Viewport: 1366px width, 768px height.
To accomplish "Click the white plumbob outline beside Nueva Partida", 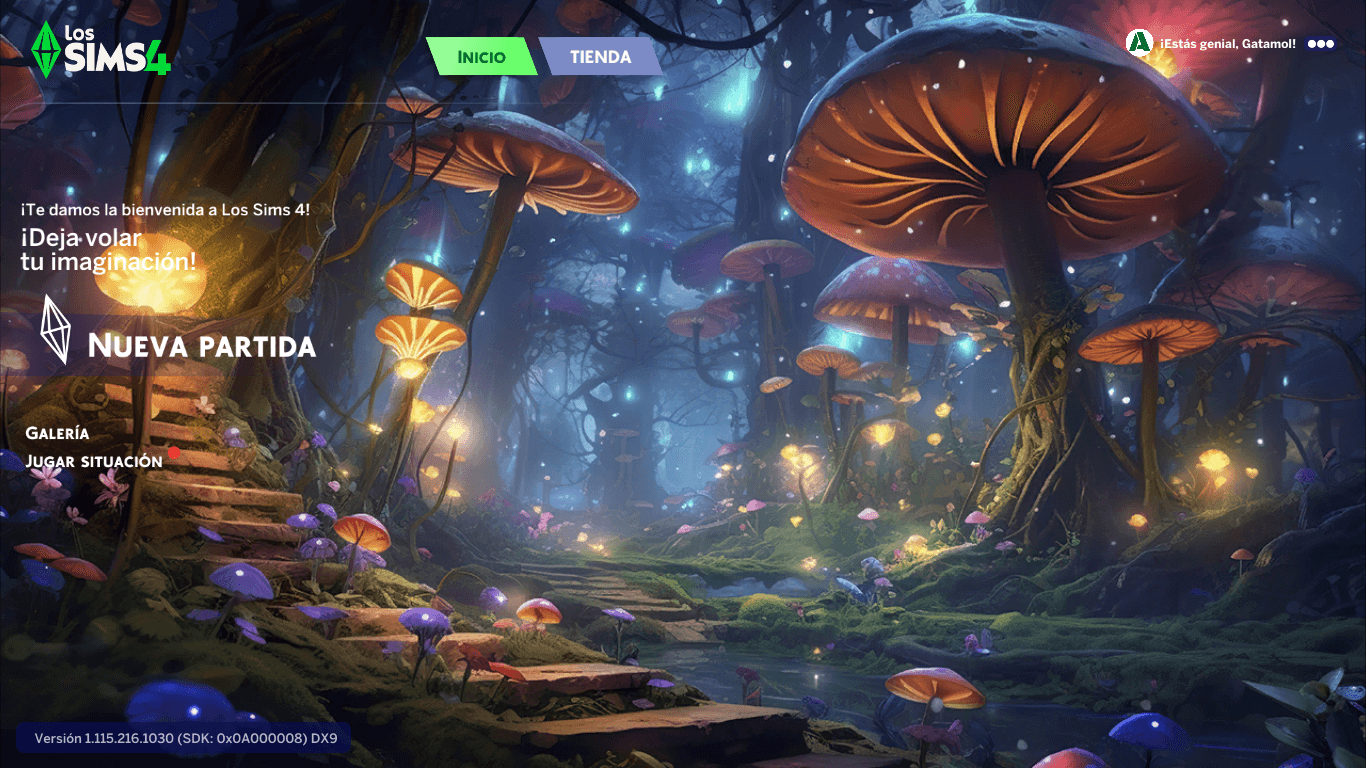I will pos(53,329).
